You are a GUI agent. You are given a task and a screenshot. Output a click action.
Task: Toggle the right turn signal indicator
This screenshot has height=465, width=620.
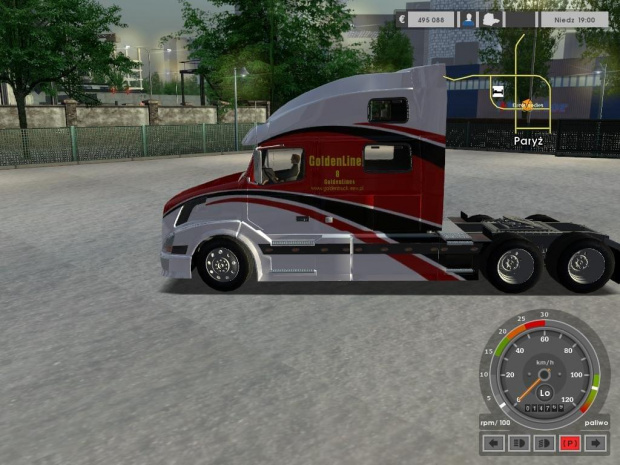pos(596,443)
